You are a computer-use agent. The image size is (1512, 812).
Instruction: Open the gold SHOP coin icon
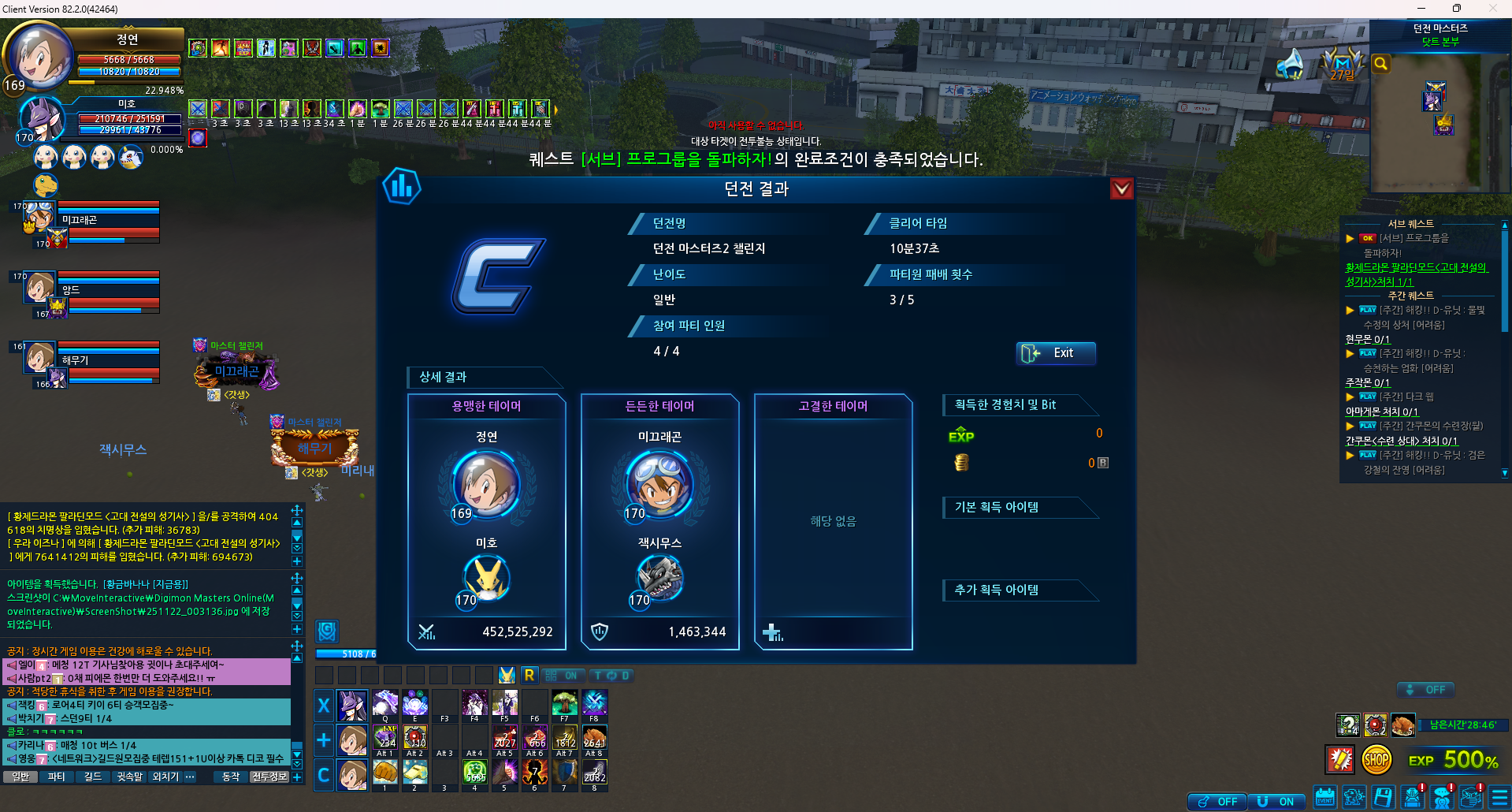[x=1376, y=760]
